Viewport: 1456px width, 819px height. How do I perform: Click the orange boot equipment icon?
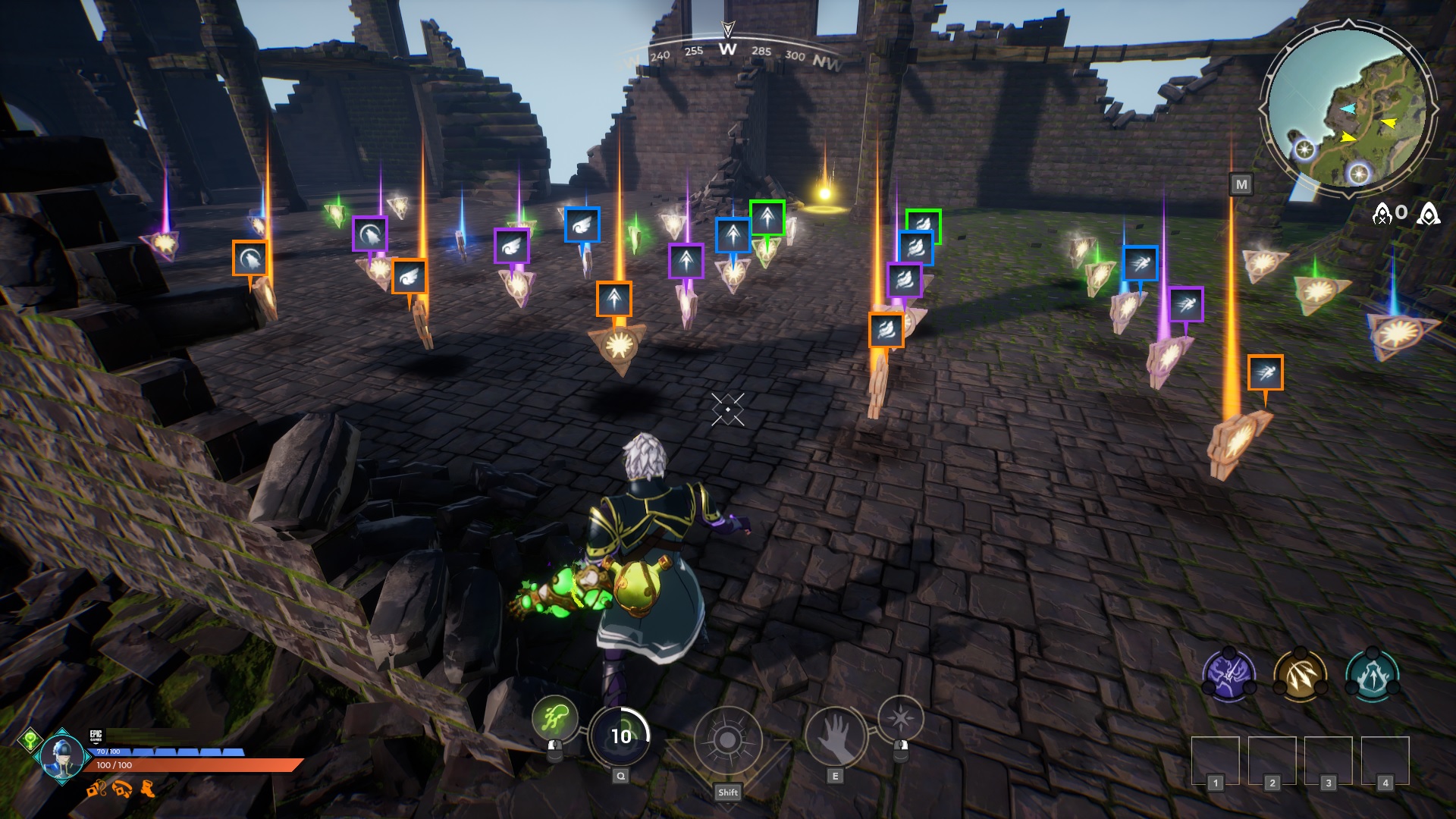tap(146, 789)
